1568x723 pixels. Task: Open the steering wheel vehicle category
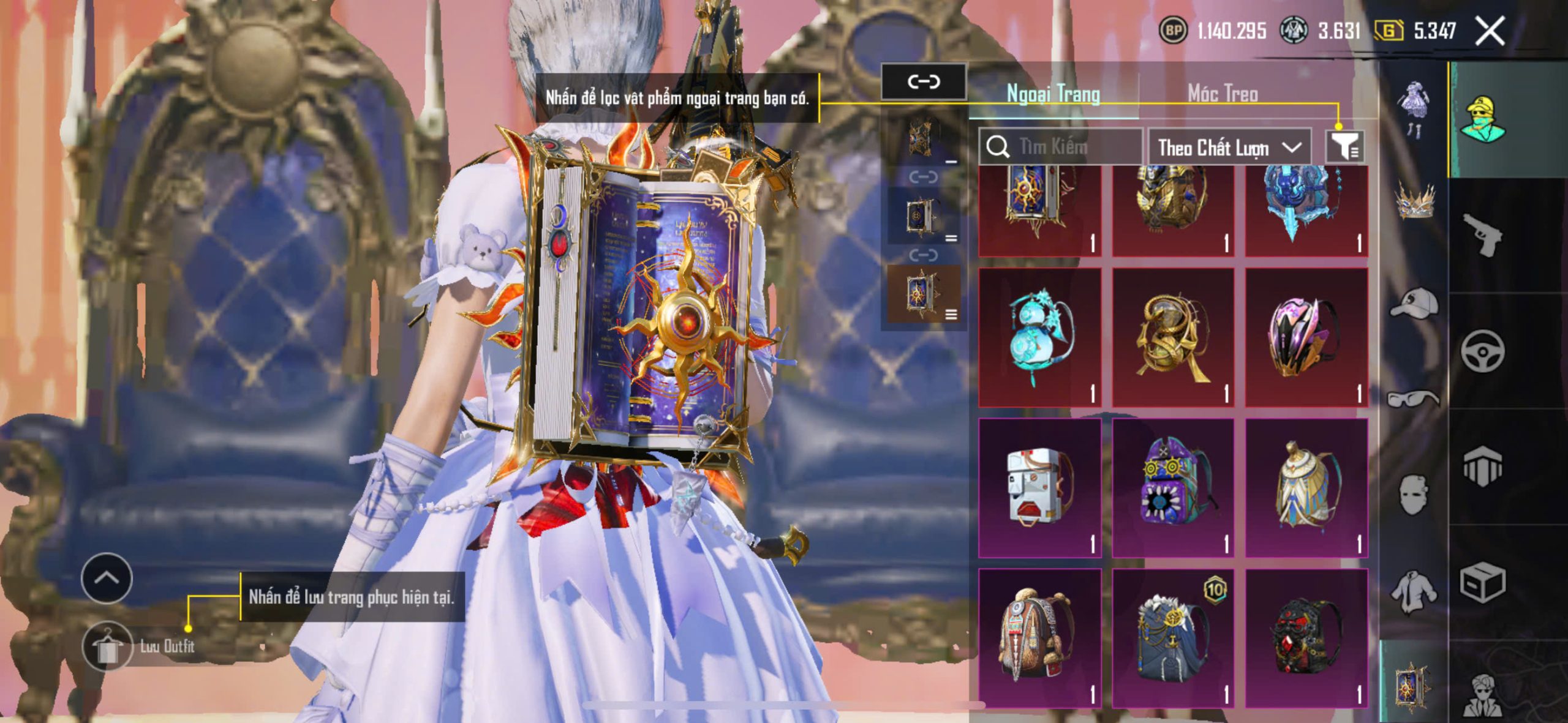(1482, 350)
